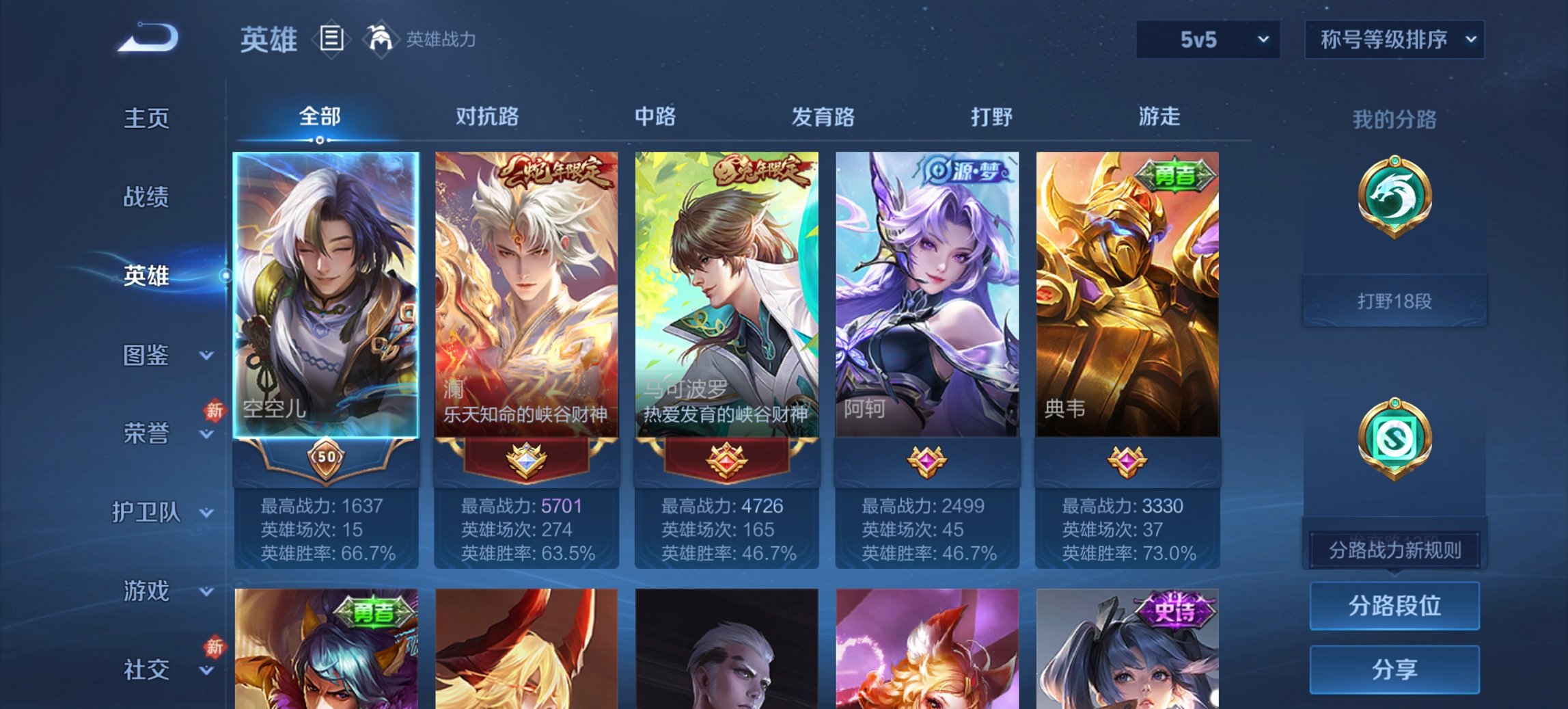Viewport: 1568px width, 709px height.
Task: Click the hero catalog icon beside 英雄 title
Action: click(332, 40)
